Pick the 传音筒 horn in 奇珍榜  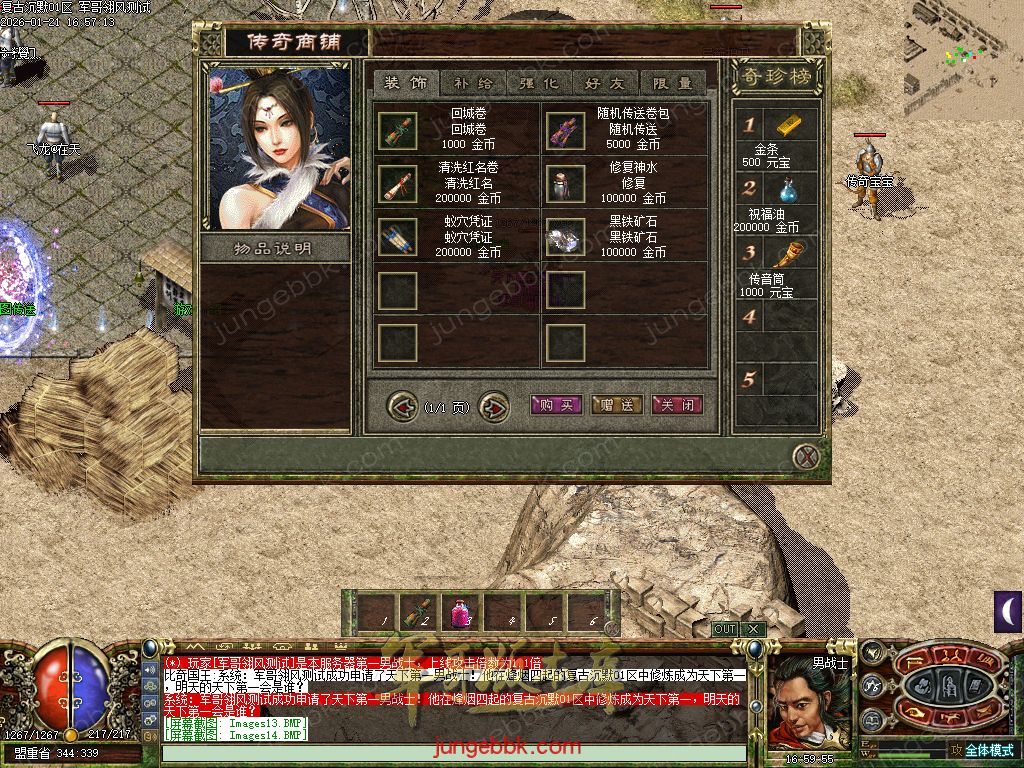pos(788,254)
